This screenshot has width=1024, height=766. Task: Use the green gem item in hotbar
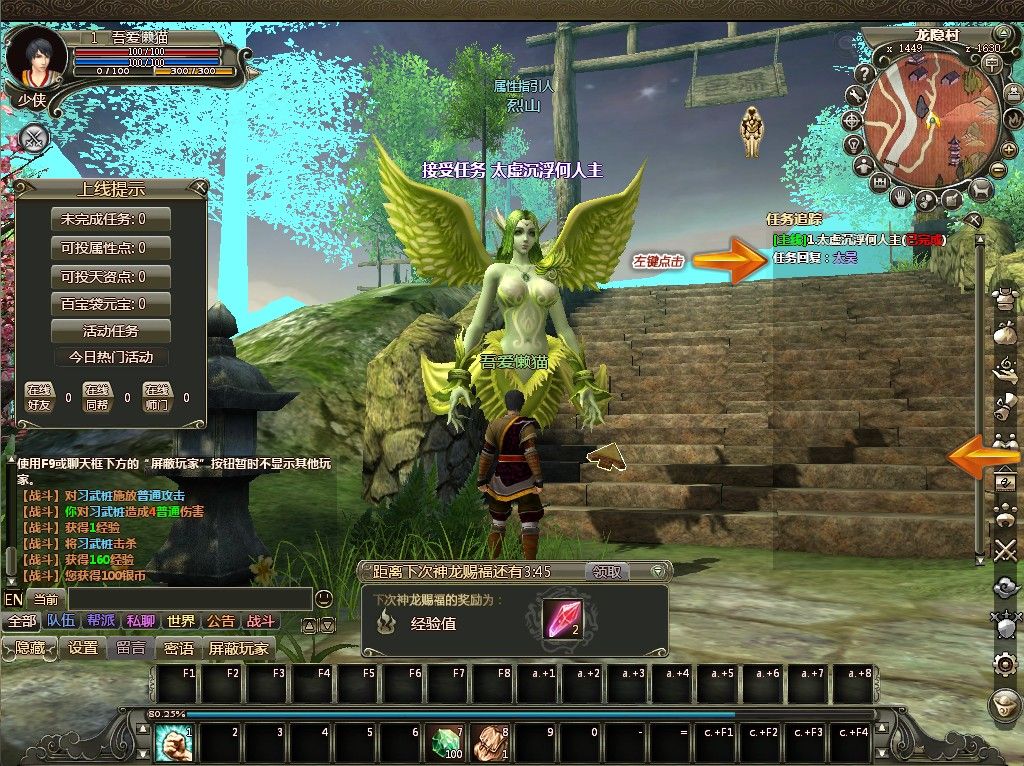(447, 744)
